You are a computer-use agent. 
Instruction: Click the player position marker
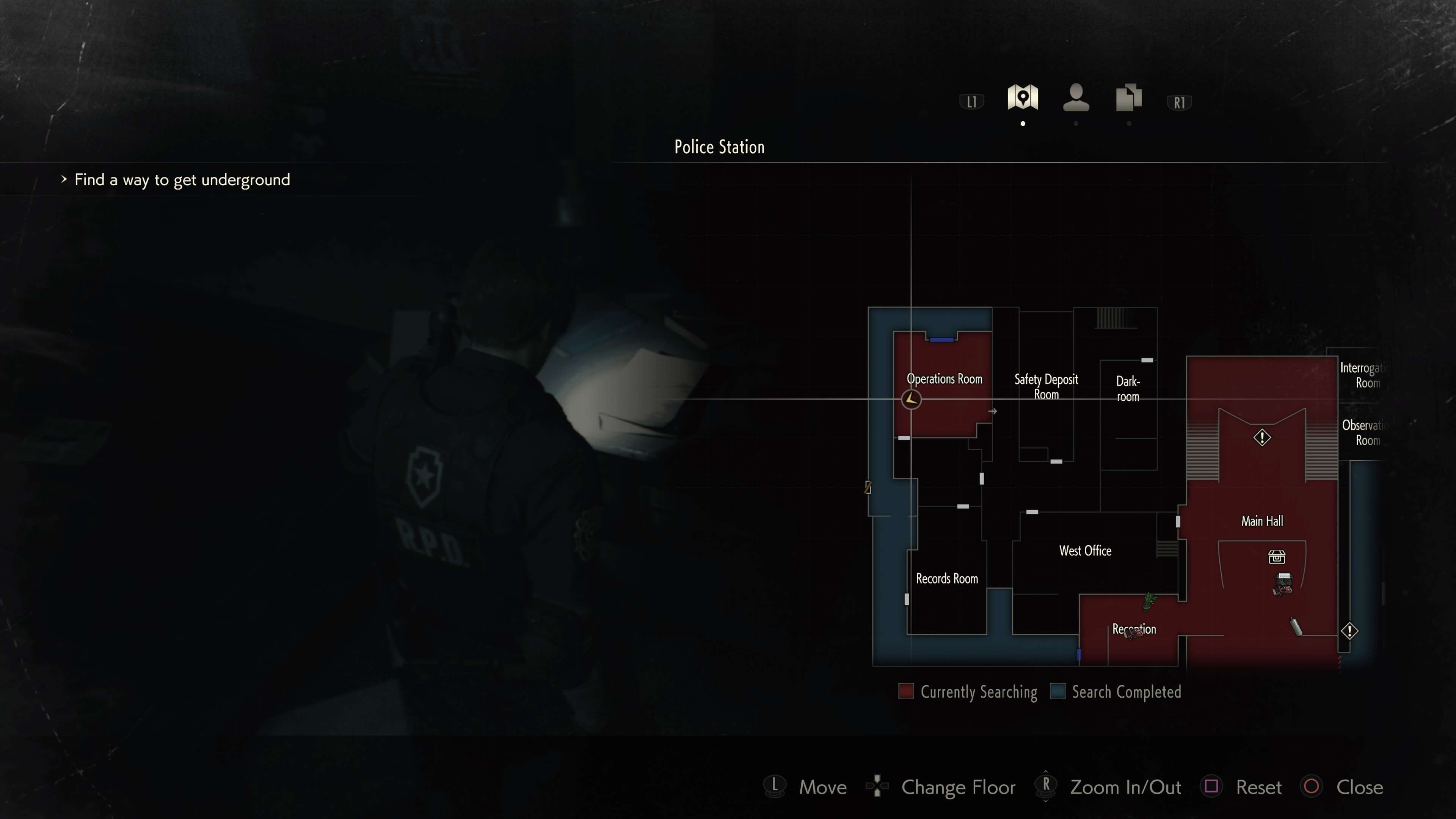tap(911, 399)
